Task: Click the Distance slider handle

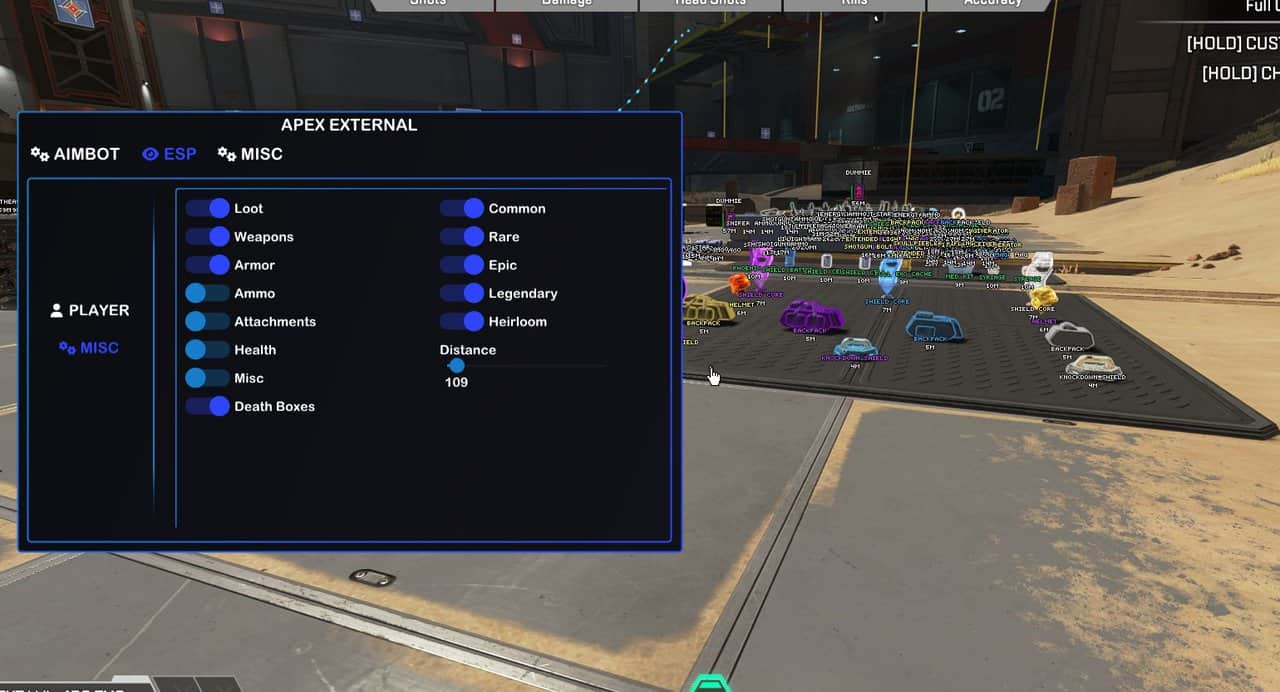Action: [456, 366]
